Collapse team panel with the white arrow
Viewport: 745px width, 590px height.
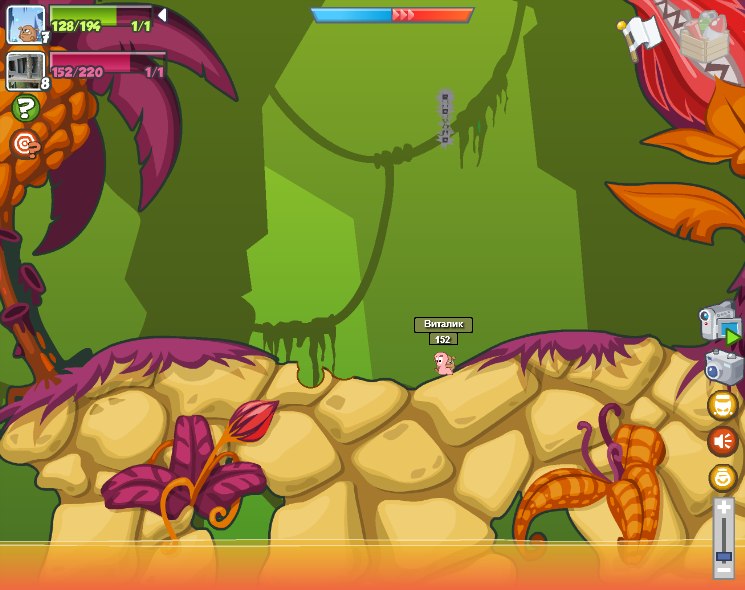tap(162, 15)
